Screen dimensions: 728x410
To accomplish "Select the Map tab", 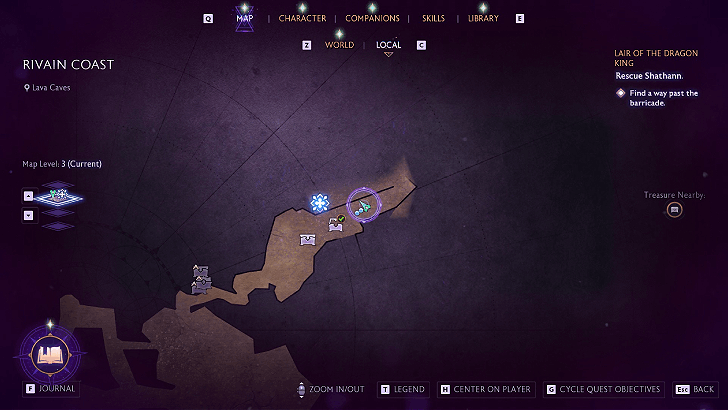I will (244, 18).
